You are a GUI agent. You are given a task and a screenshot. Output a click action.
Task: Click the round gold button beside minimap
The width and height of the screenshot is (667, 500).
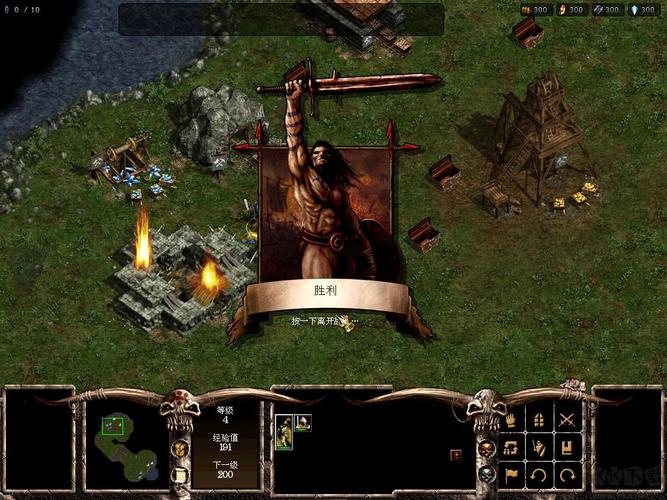[x=181, y=448]
